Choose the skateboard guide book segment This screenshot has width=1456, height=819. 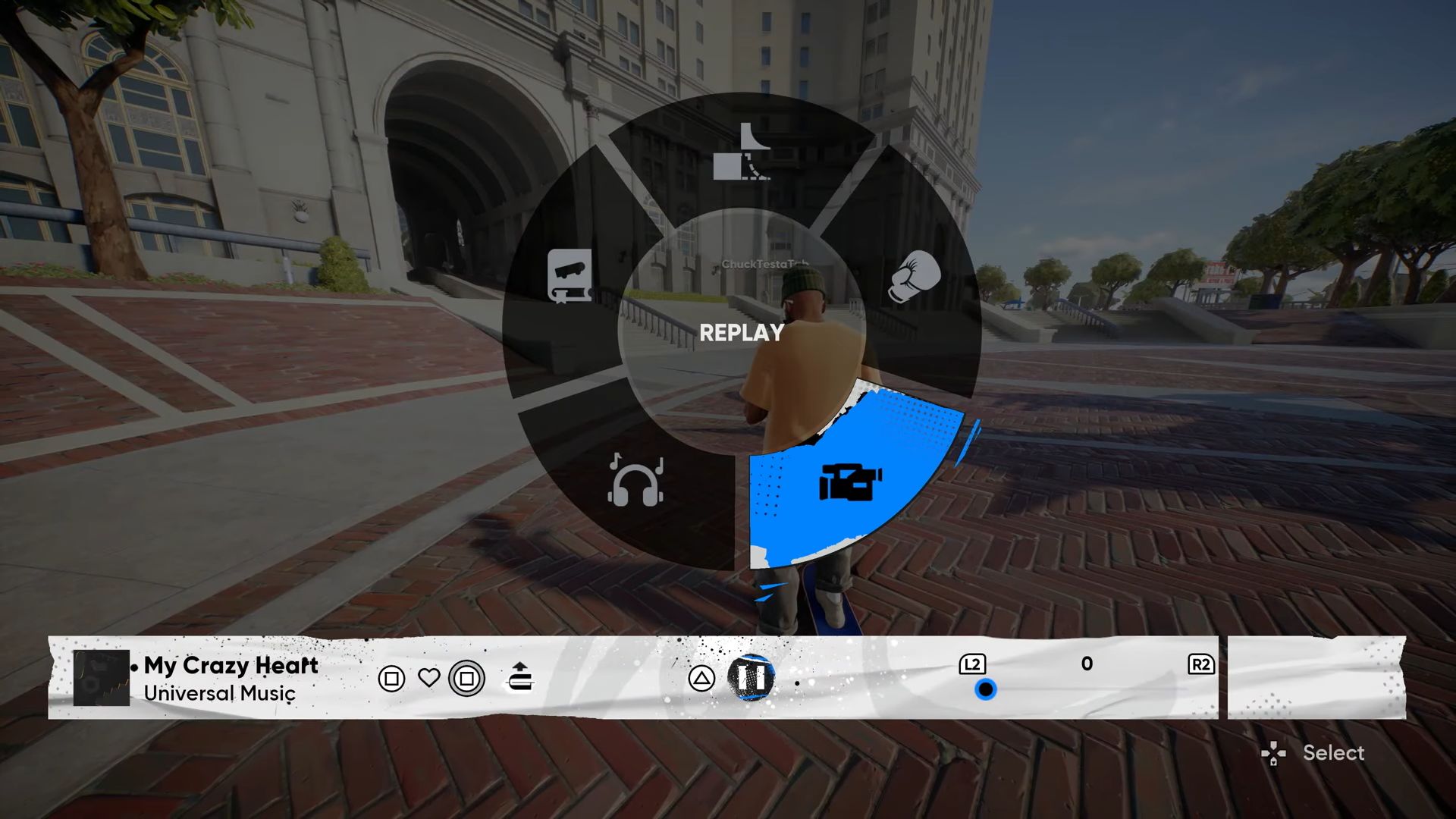click(570, 276)
